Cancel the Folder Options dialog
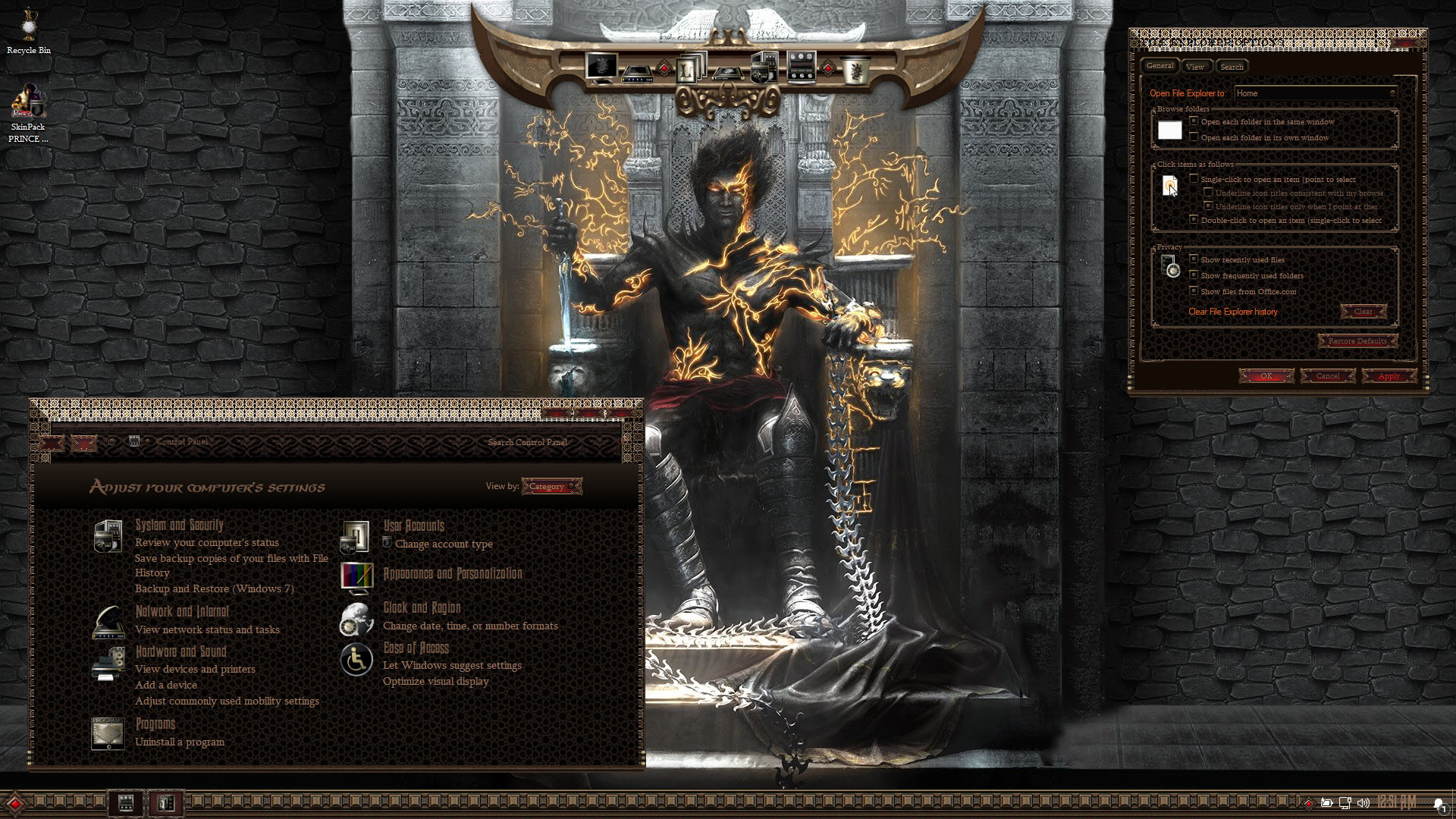 (1327, 376)
